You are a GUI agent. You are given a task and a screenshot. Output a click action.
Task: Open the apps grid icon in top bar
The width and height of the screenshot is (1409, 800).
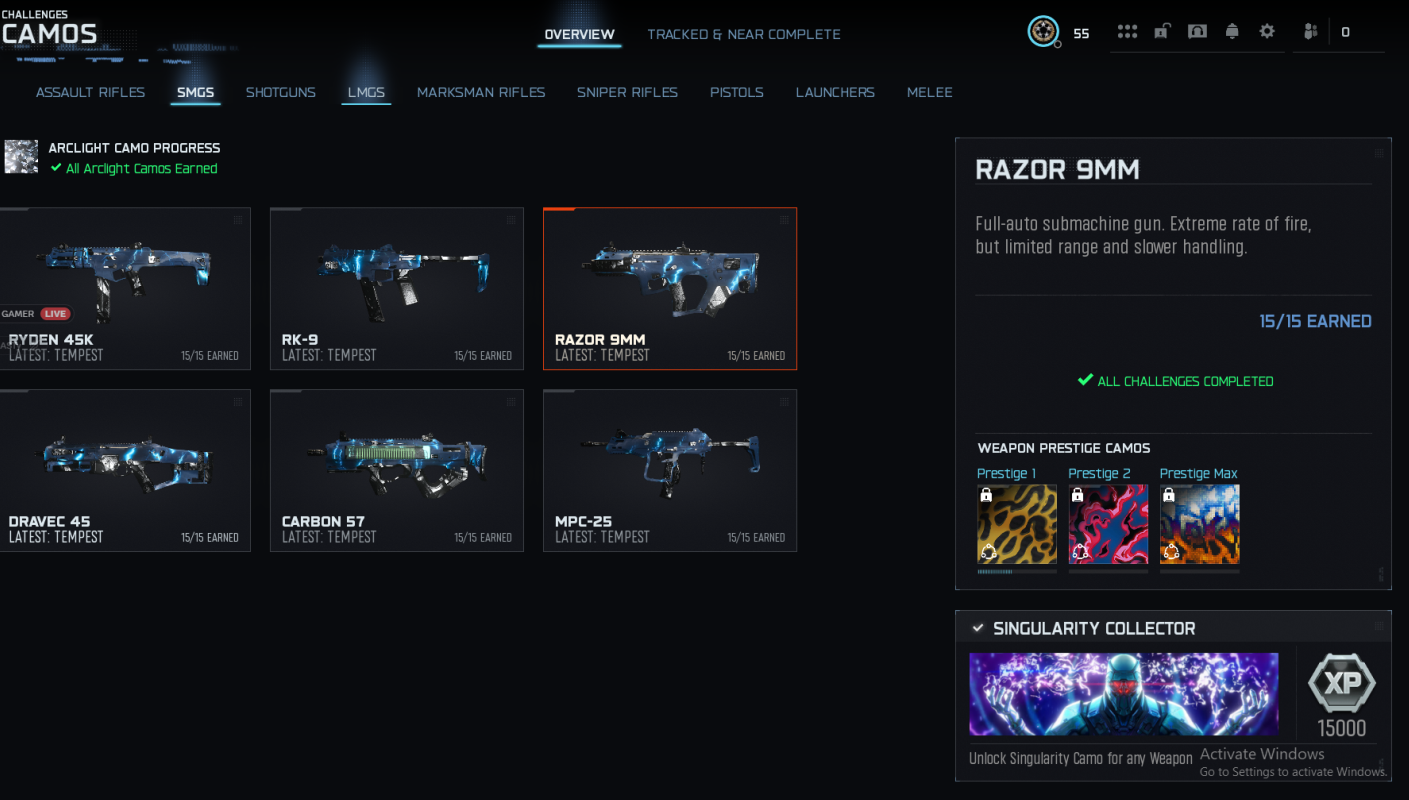(x=1127, y=31)
